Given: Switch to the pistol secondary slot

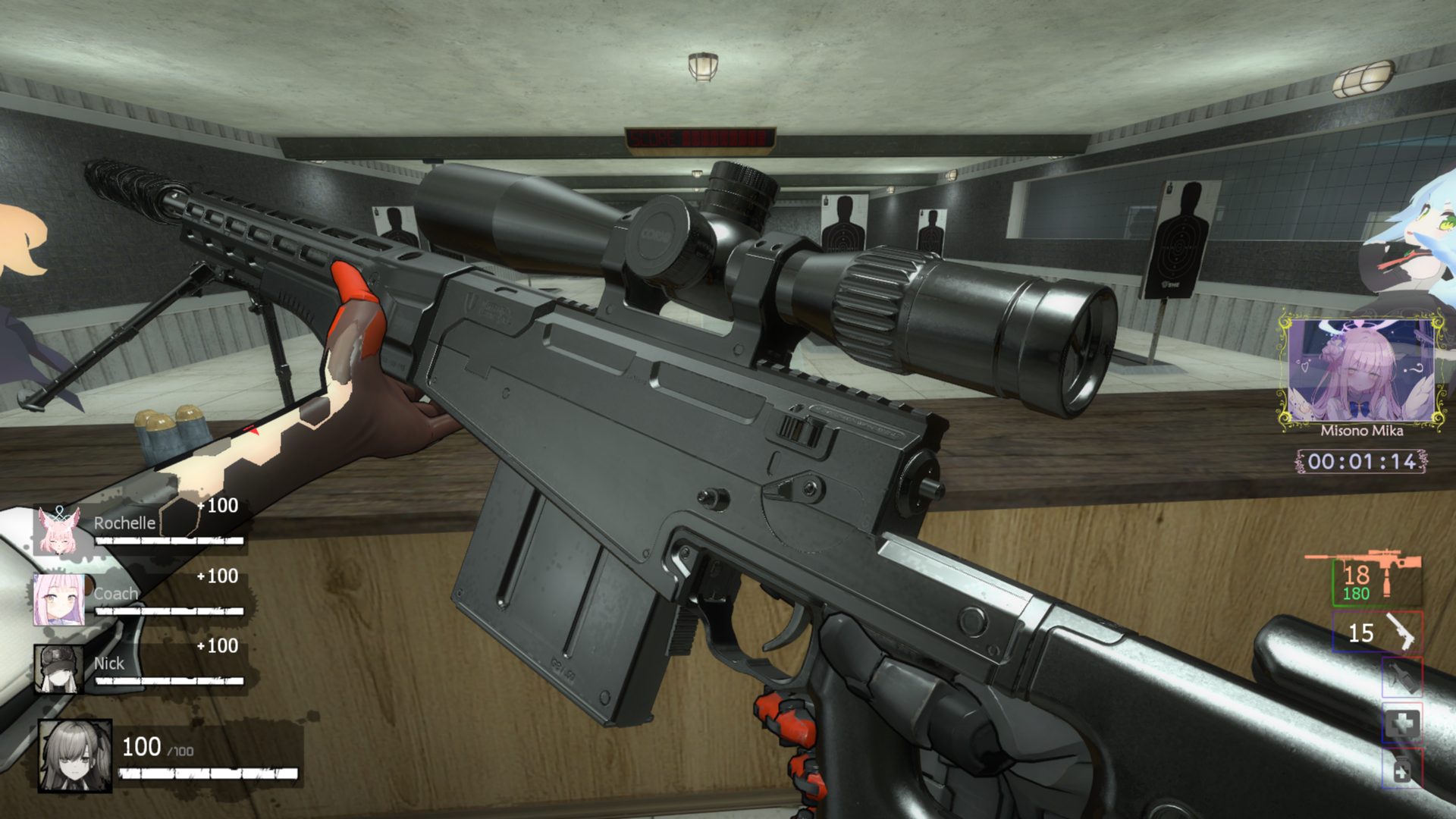Looking at the screenshot, I should click(x=1377, y=632).
